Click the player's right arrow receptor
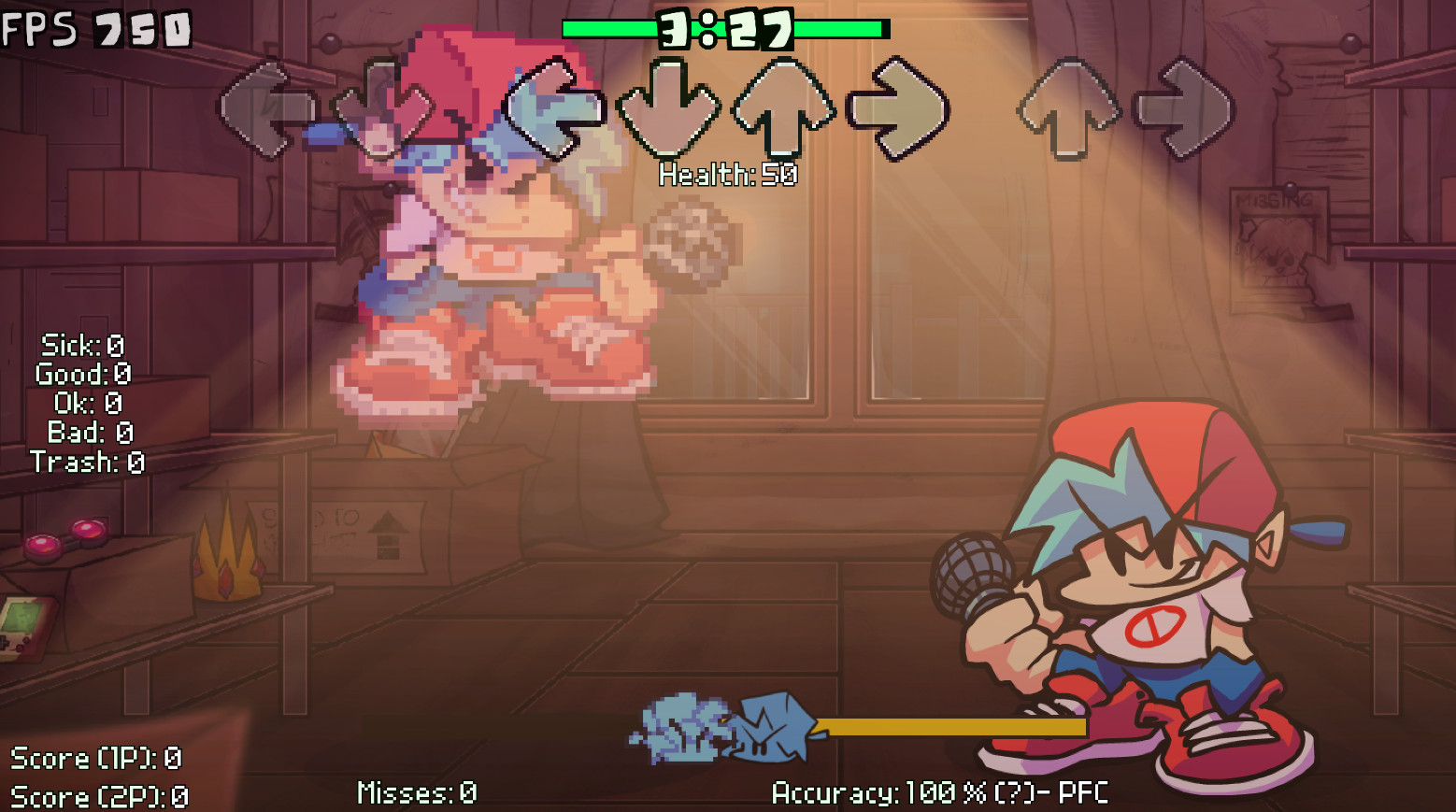Image resolution: width=1456 pixels, height=812 pixels. click(1185, 107)
